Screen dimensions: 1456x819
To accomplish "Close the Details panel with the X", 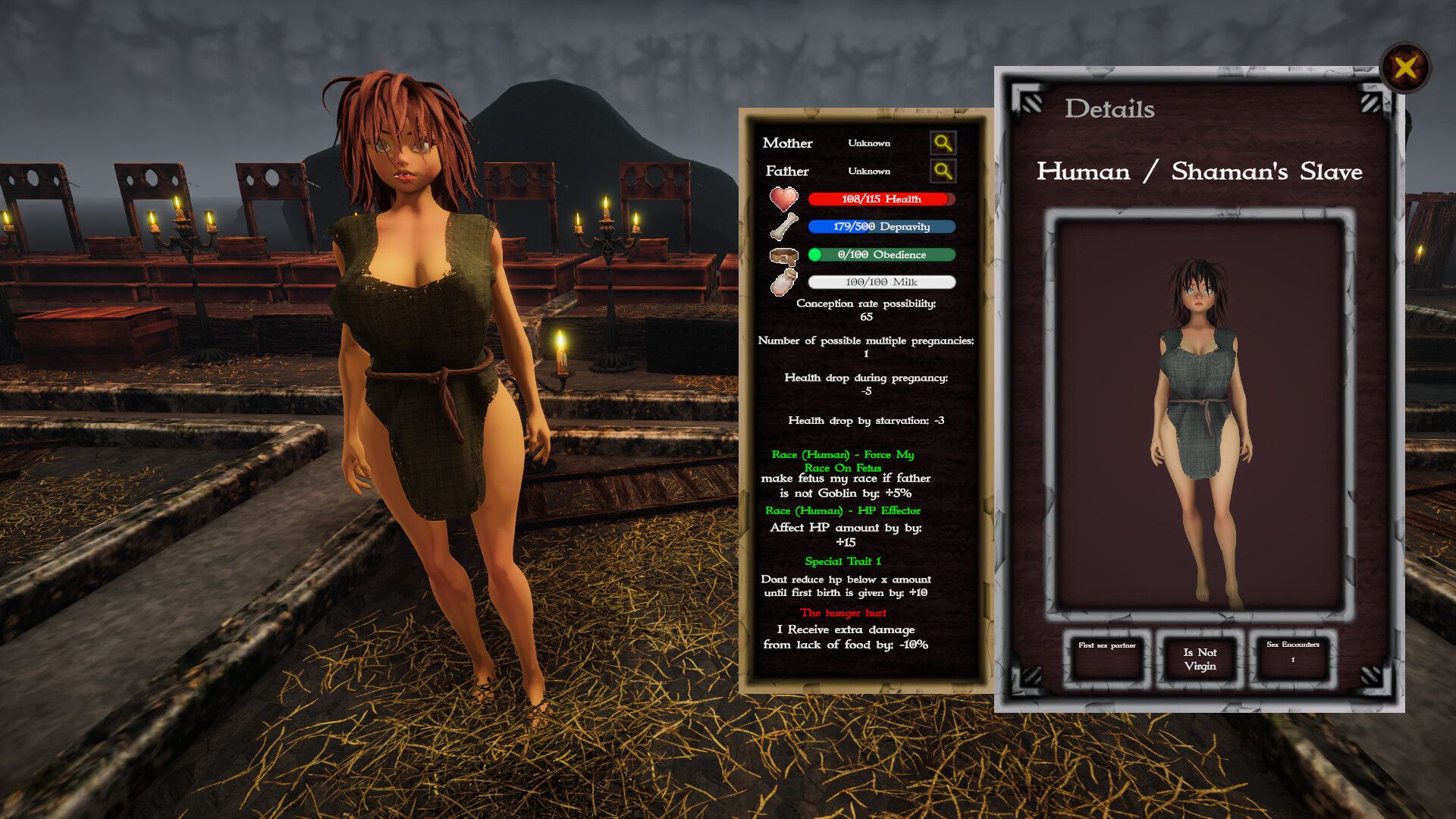I will click(x=1406, y=69).
